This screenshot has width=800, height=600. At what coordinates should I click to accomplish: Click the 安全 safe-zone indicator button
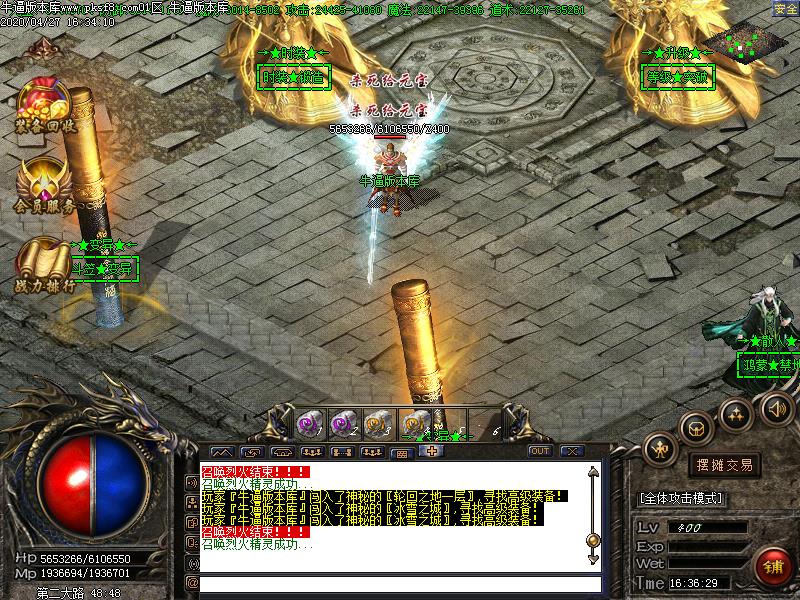pyautogui.click(x=785, y=9)
